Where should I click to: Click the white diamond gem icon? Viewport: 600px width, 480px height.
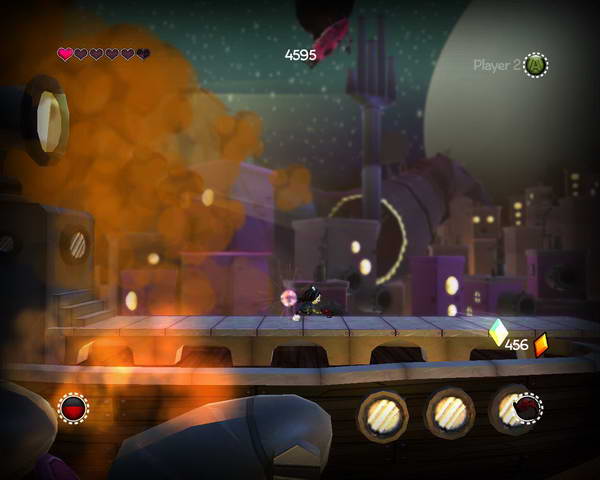[x=497, y=331]
